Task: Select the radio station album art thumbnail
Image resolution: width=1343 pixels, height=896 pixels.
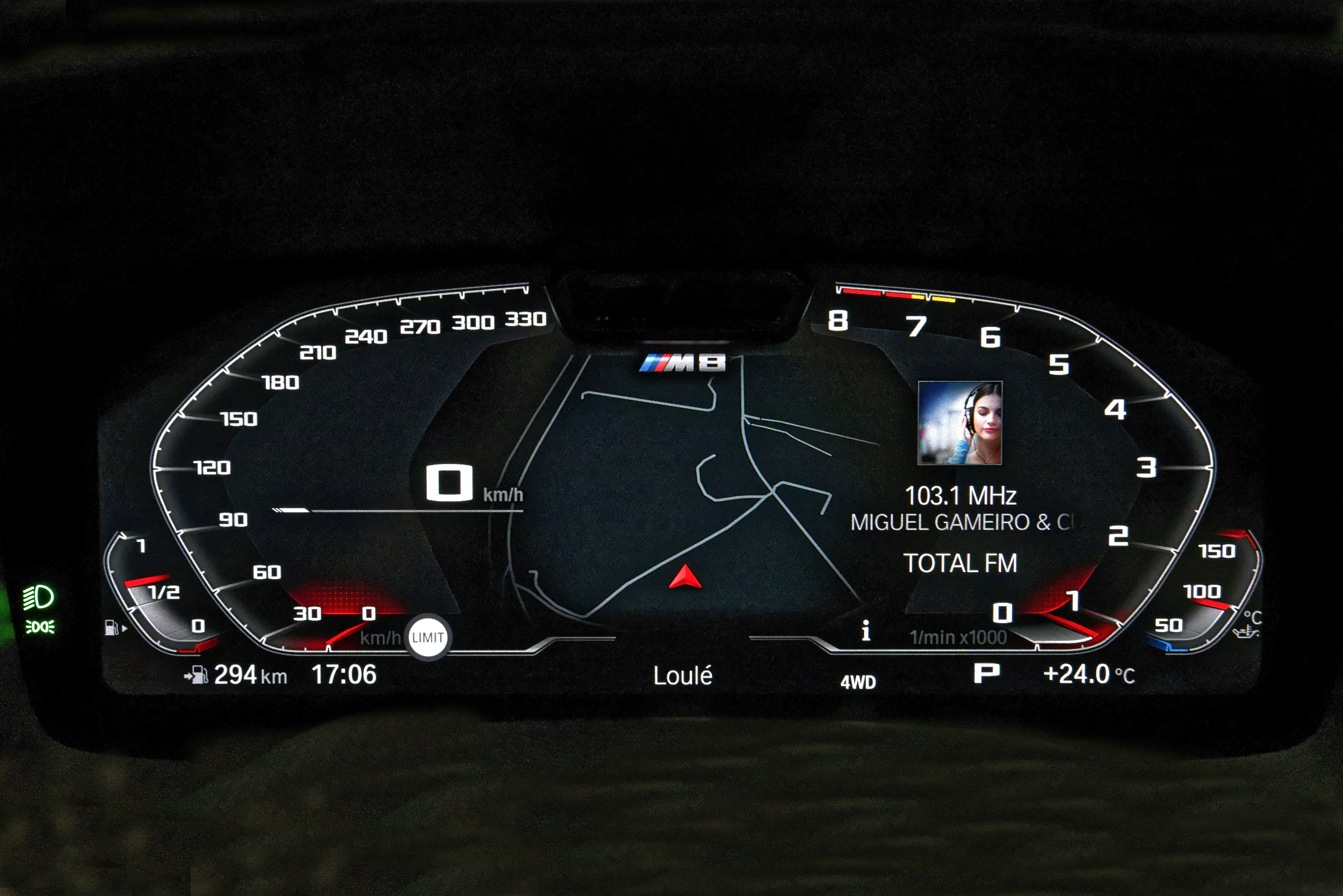Action: coord(959,423)
